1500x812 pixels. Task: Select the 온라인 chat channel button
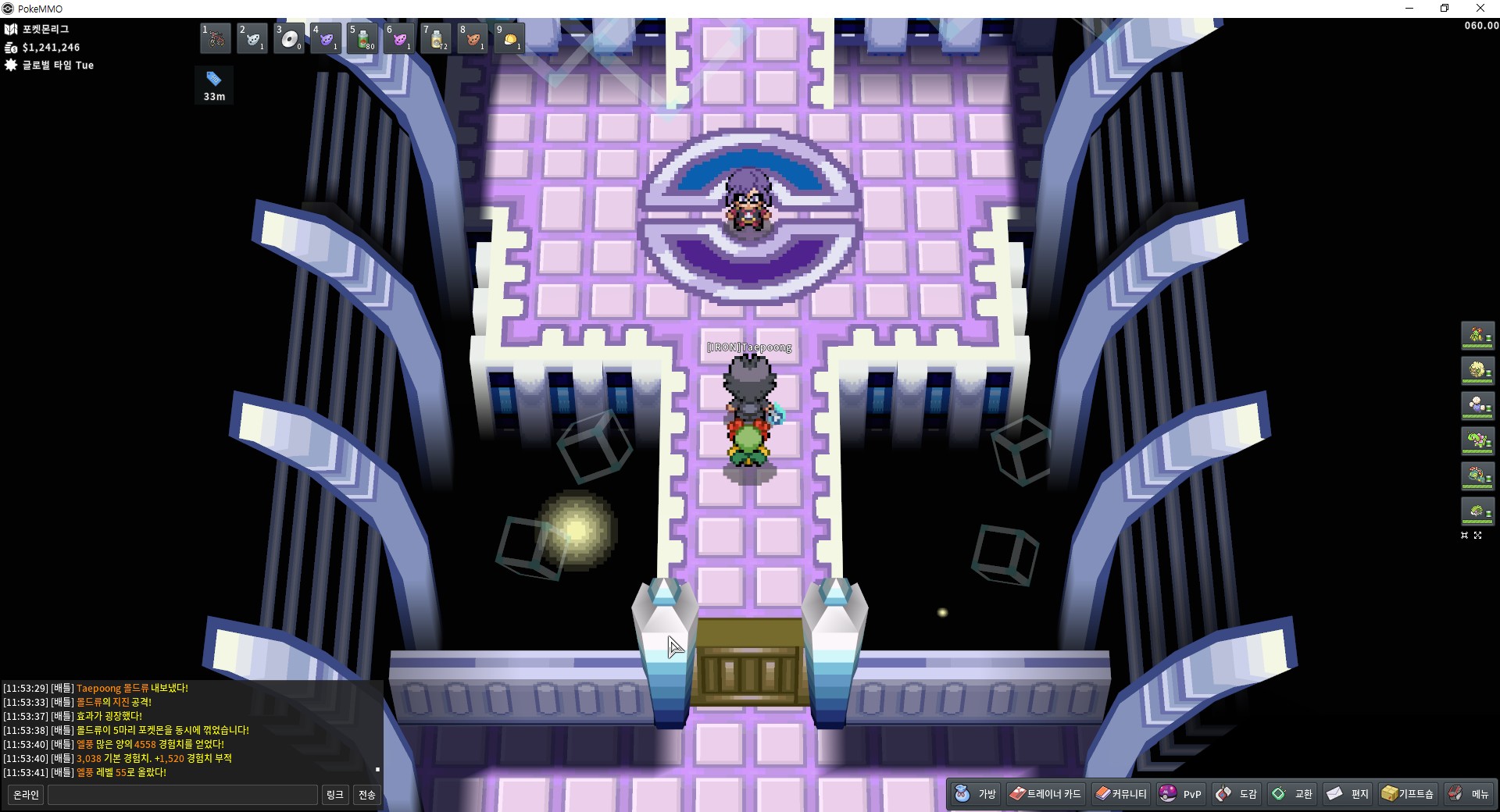26,795
